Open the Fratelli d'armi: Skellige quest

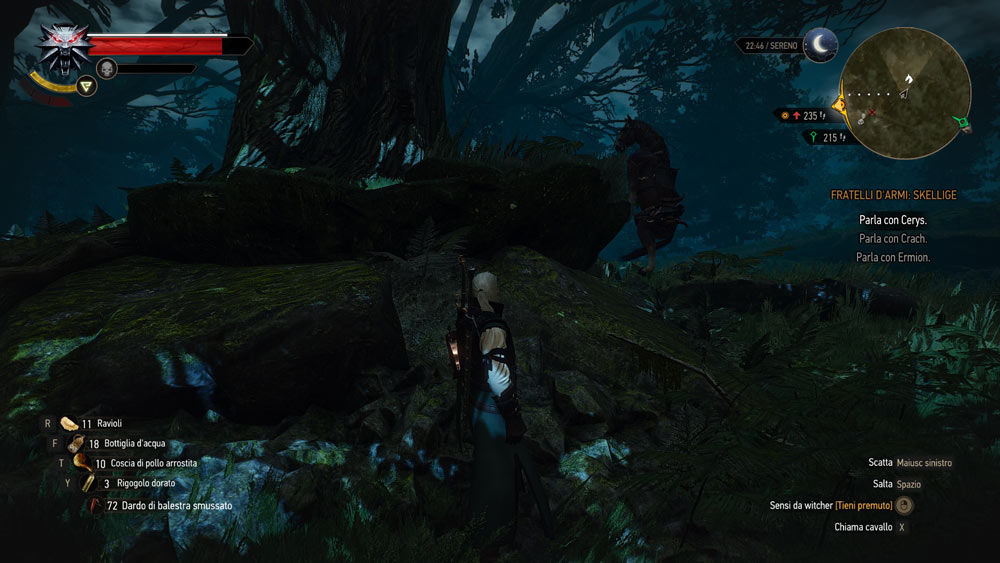[893, 196]
